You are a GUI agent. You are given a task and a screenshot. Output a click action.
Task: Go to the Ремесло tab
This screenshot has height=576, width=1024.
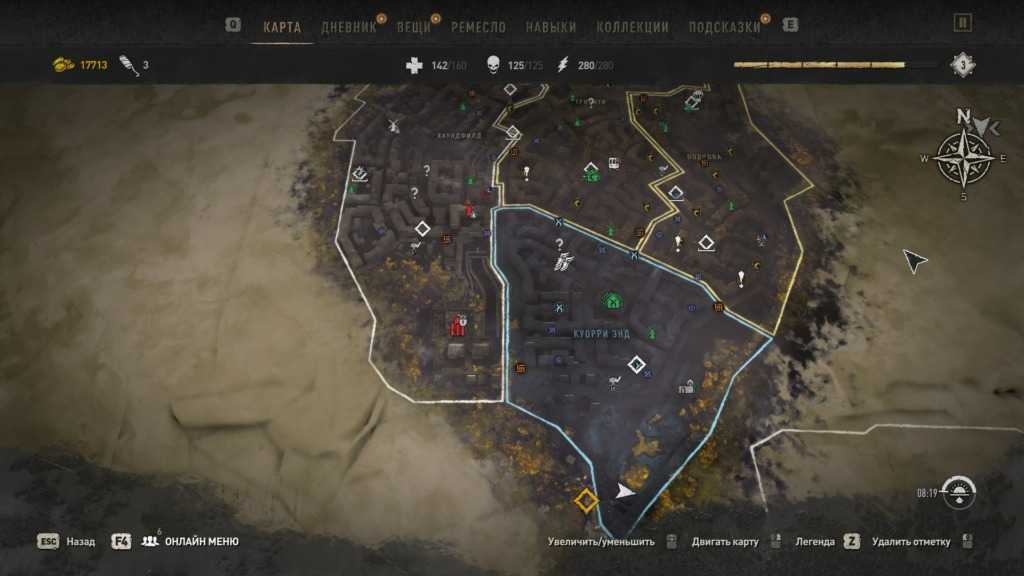point(478,27)
